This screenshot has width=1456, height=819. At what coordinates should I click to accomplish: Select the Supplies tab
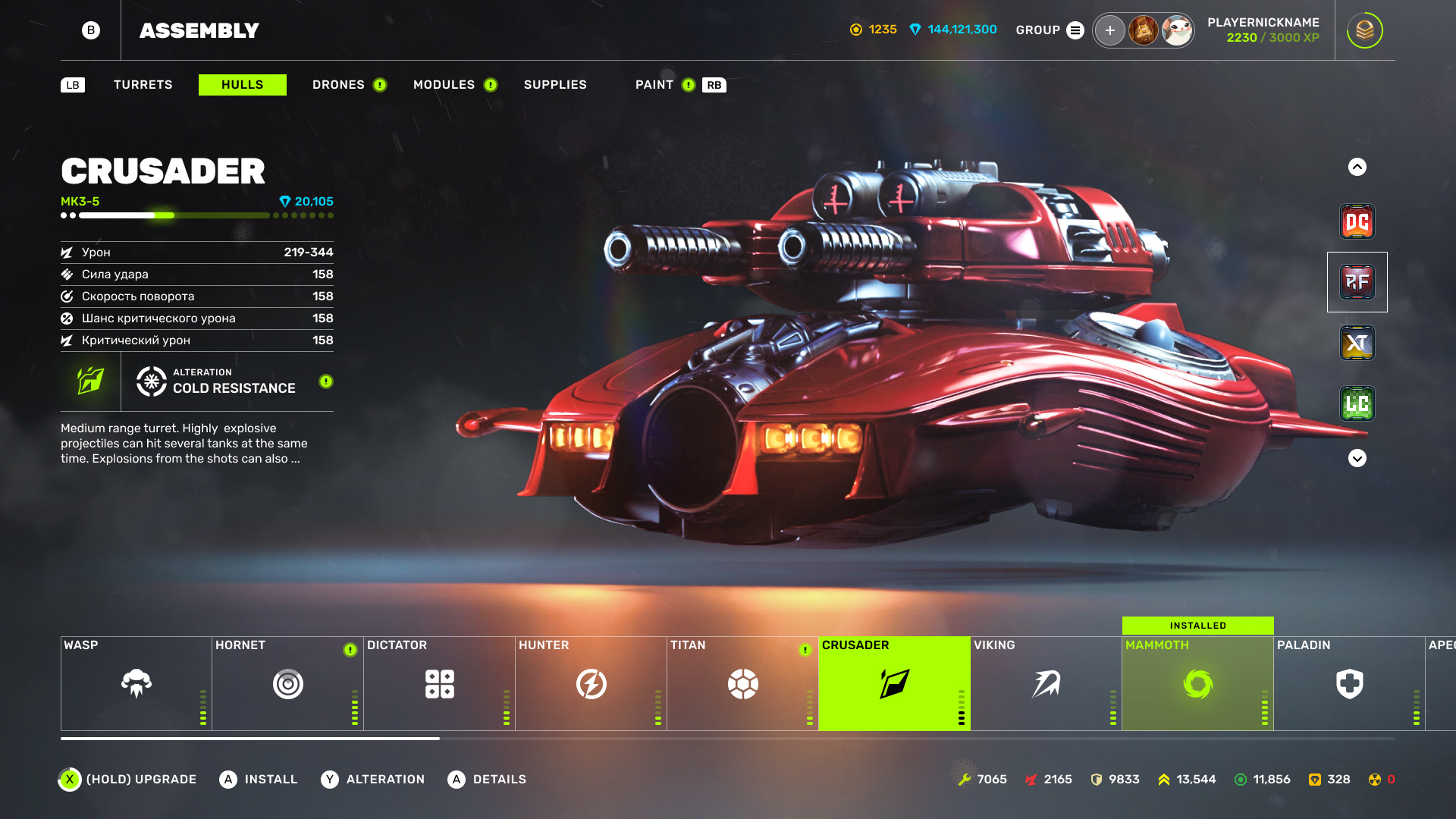555,85
